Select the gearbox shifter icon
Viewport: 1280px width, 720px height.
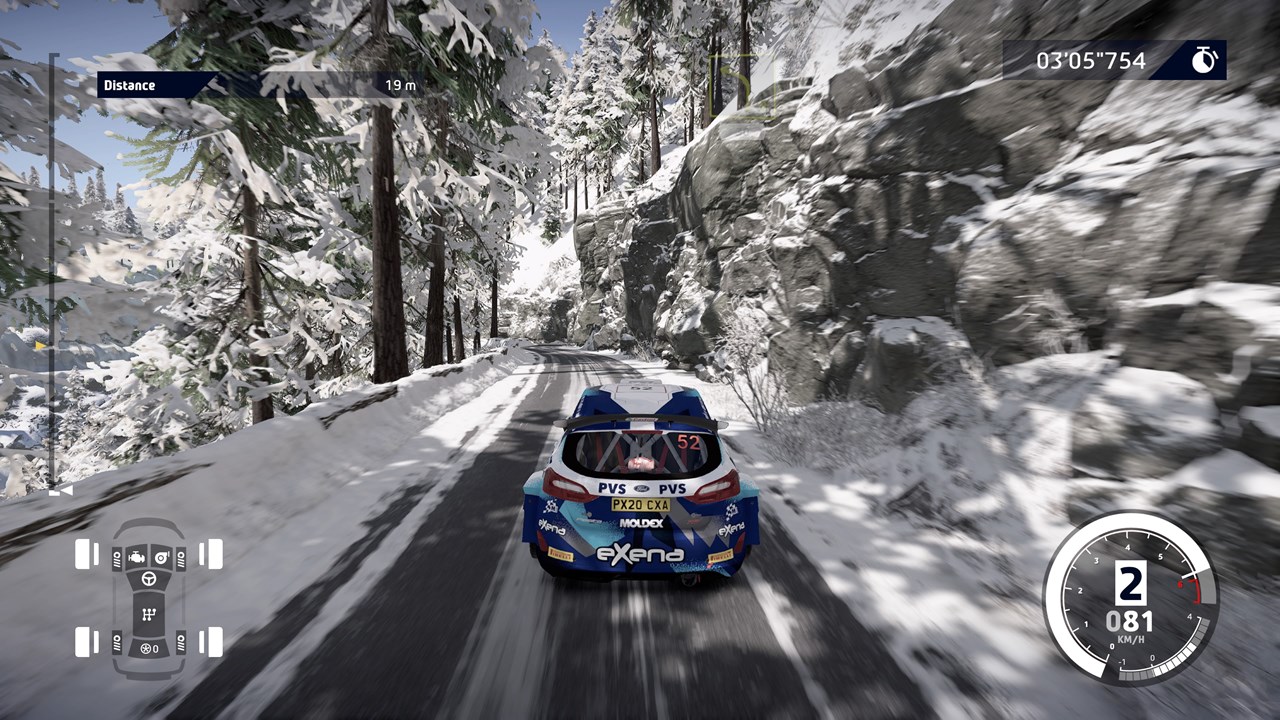click(x=148, y=614)
